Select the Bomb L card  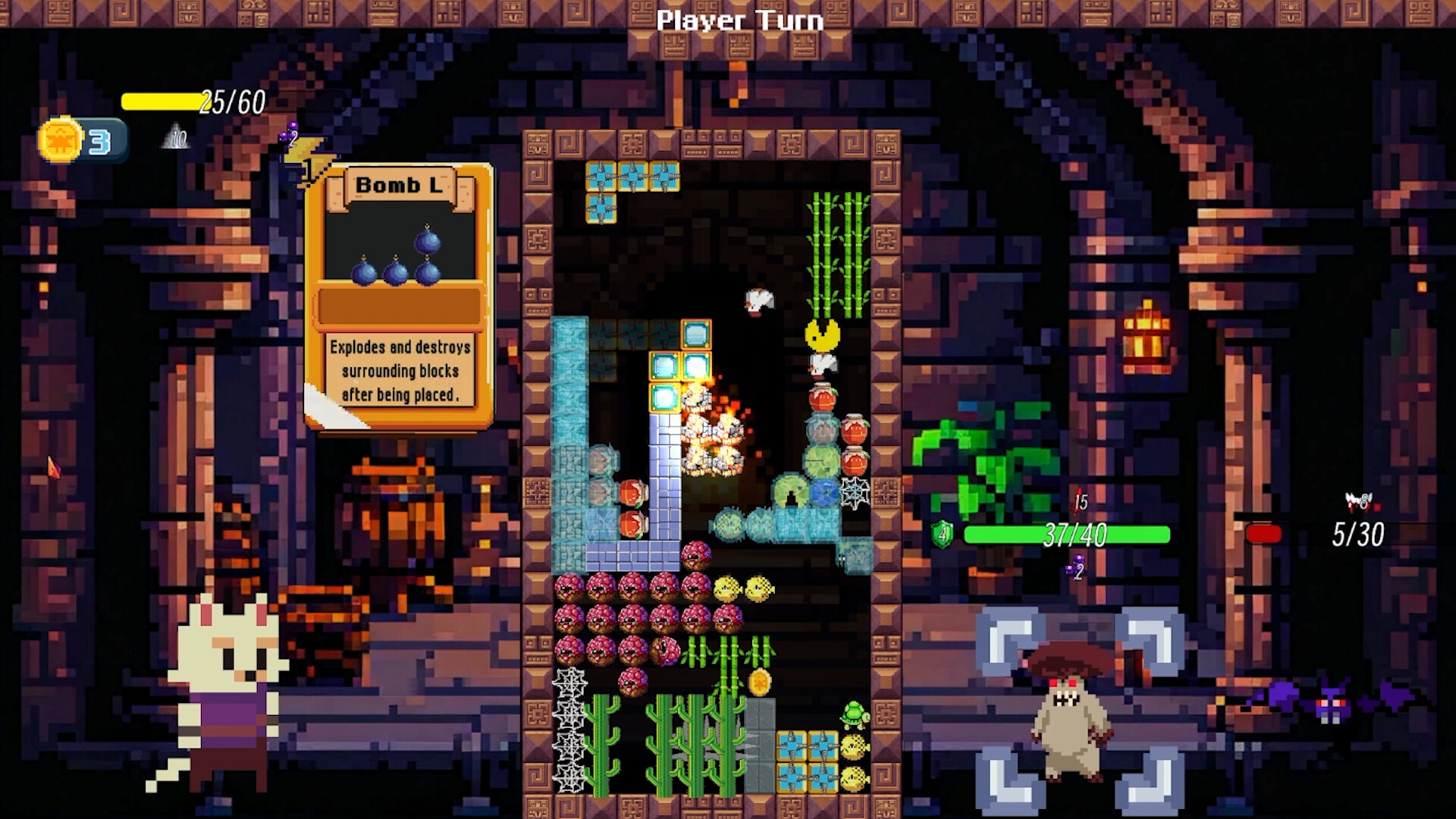click(399, 296)
